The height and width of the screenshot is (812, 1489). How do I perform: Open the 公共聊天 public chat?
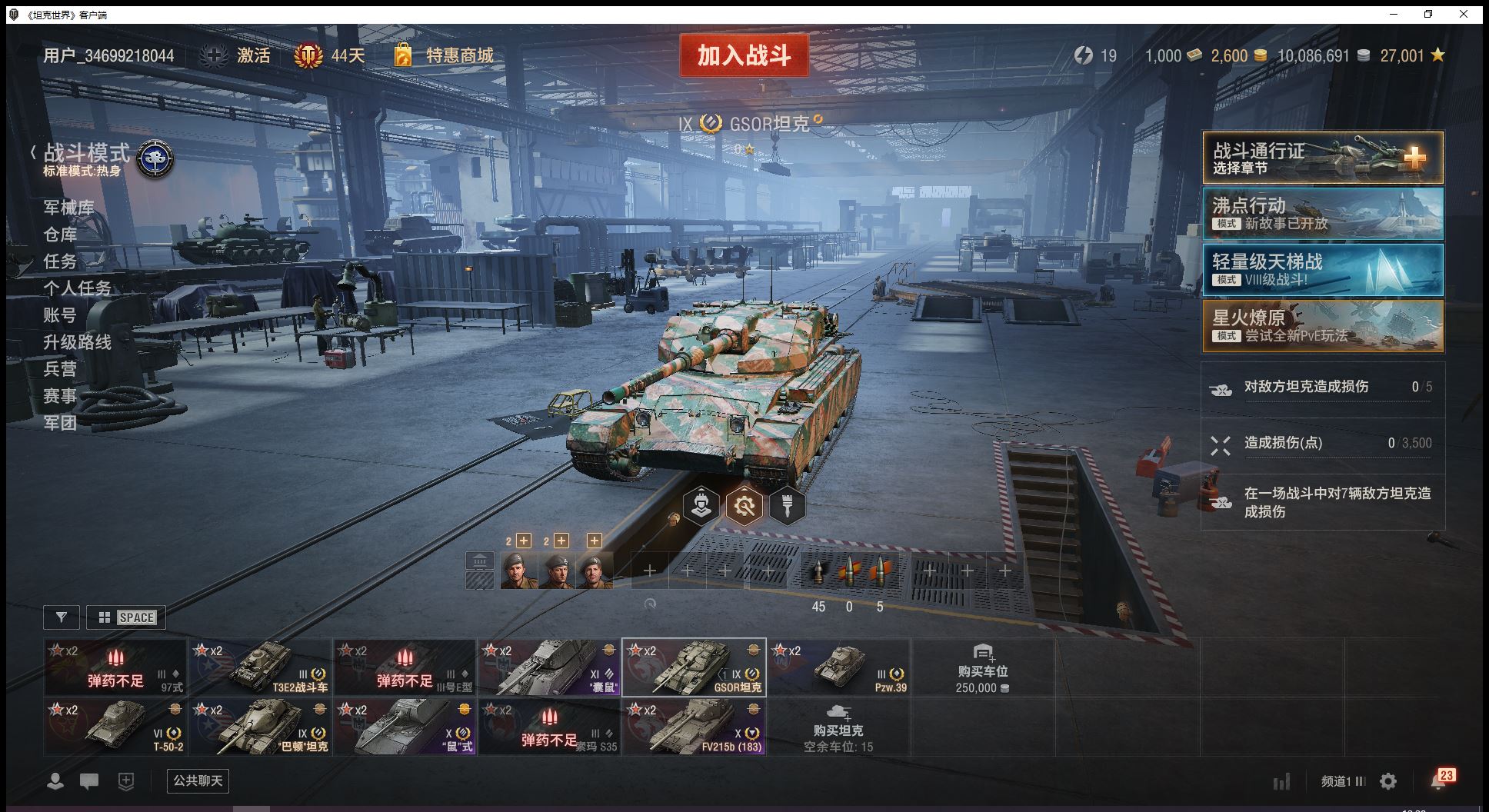tap(198, 781)
